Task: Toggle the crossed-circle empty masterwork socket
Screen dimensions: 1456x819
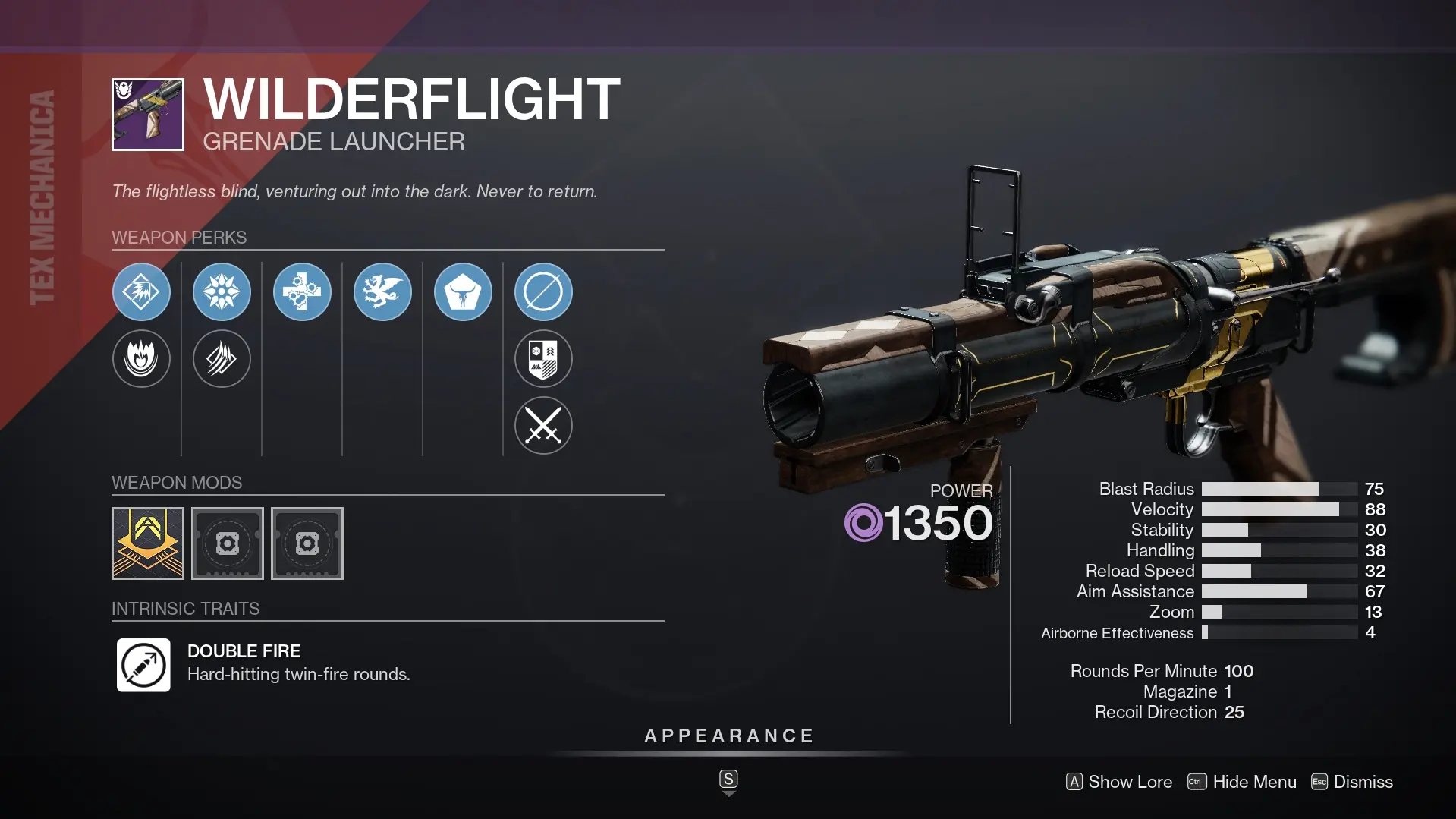Action: (x=543, y=291)
